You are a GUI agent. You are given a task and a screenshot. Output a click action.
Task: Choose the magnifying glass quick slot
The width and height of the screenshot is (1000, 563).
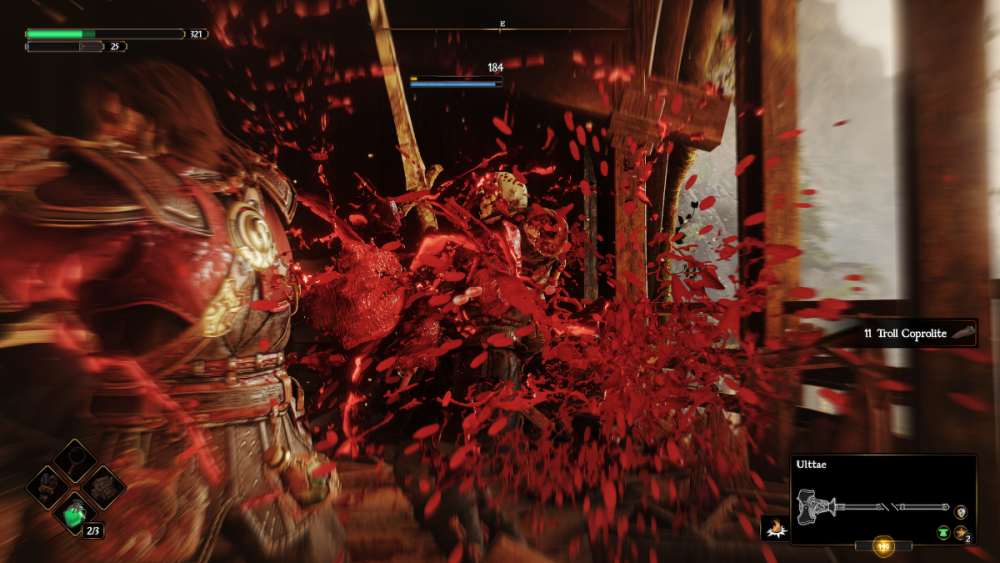(x=76, y=461)
